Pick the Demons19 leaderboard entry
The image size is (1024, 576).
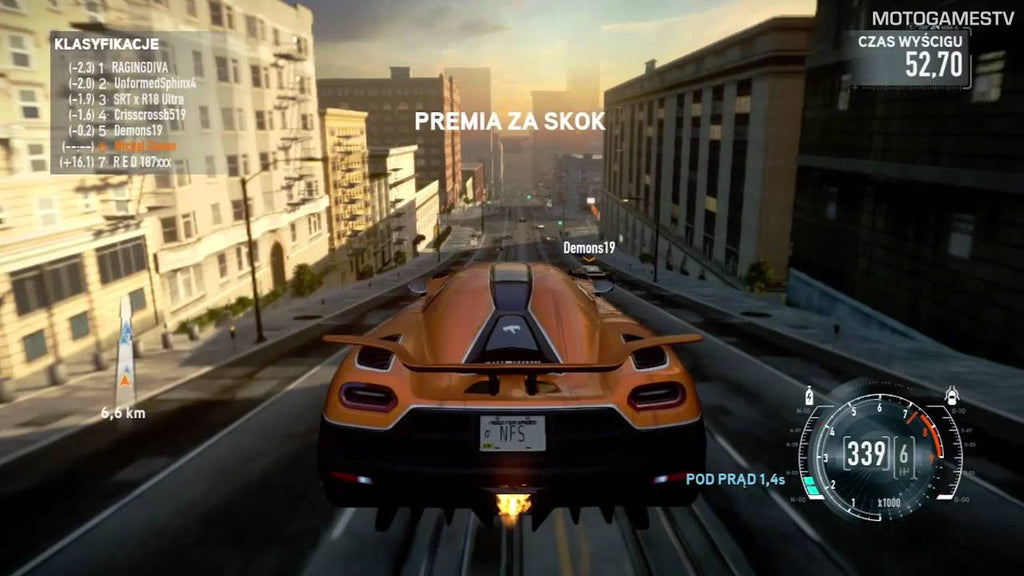pyautogui.click(x=133, y=130)
